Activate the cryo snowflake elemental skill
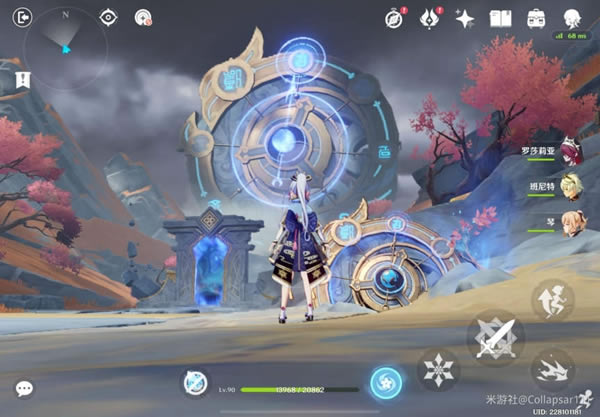600x417 pixels. coord(438,371)
